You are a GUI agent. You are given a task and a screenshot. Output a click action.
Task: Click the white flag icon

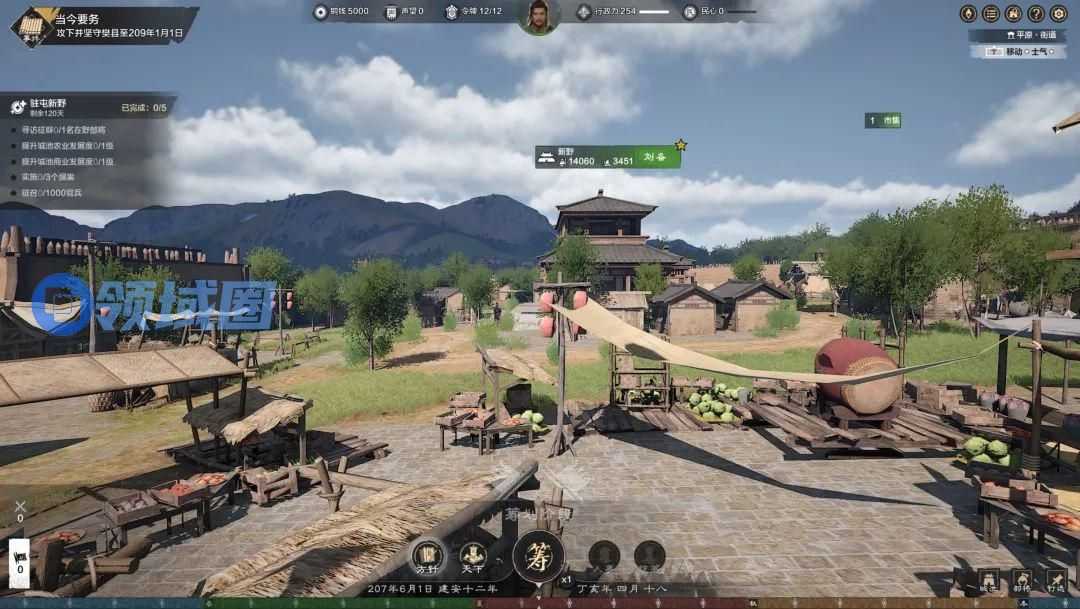(19, 556)
